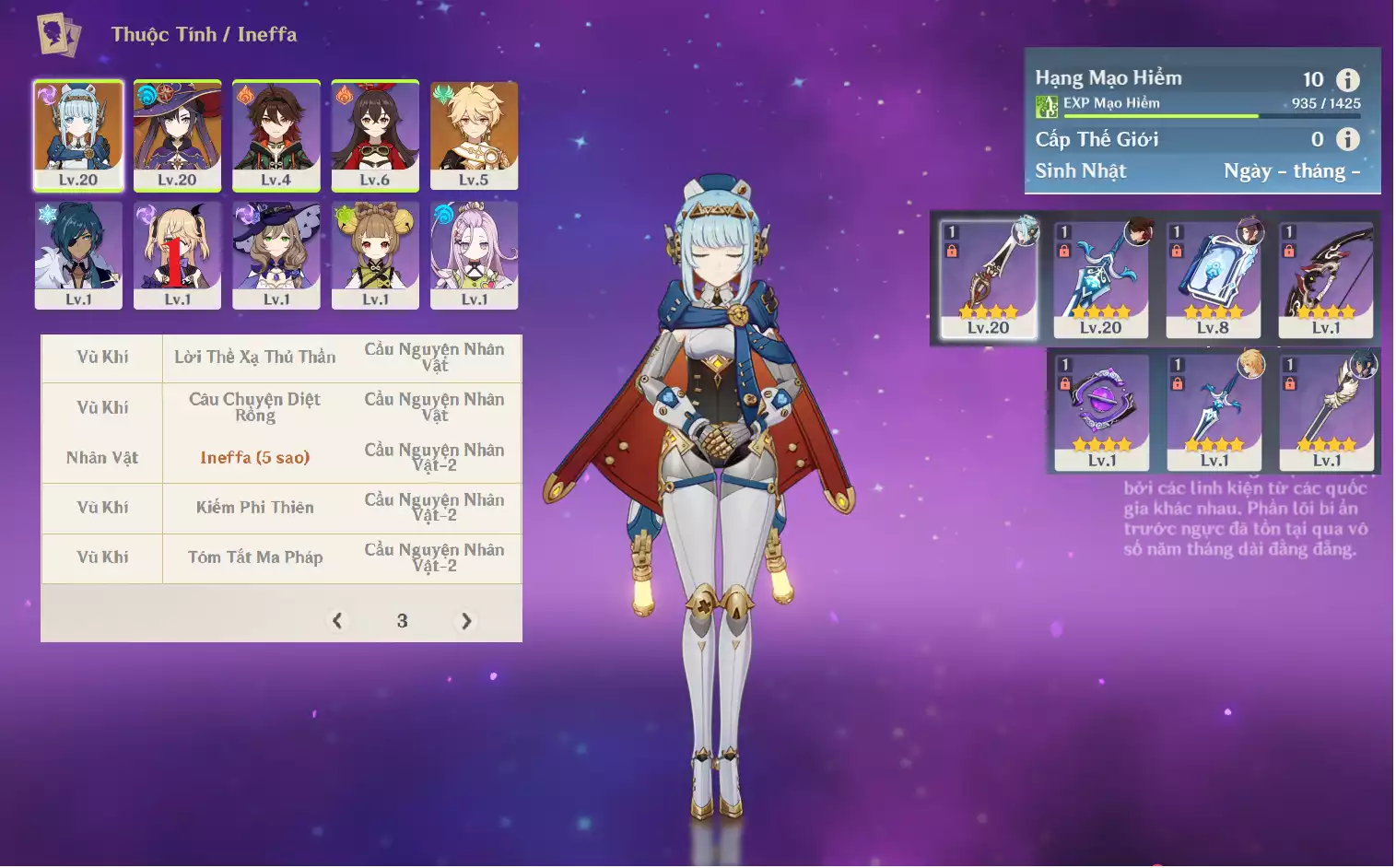Select the dark red bow weapon slot
The width and height of the screenshot is (1396, 868).
pos(1325,278)
